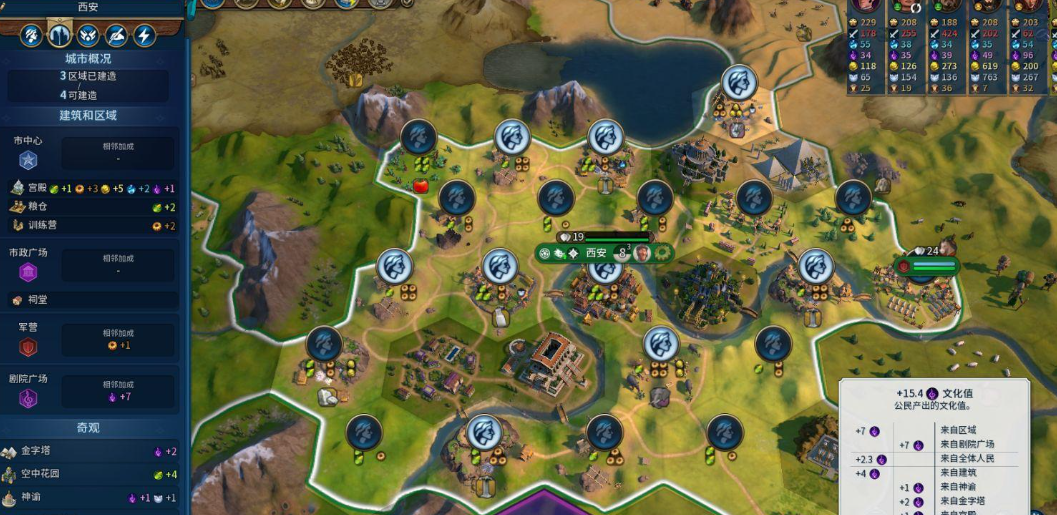Open the buildings and districts city tab

click(x=60, y=37)
